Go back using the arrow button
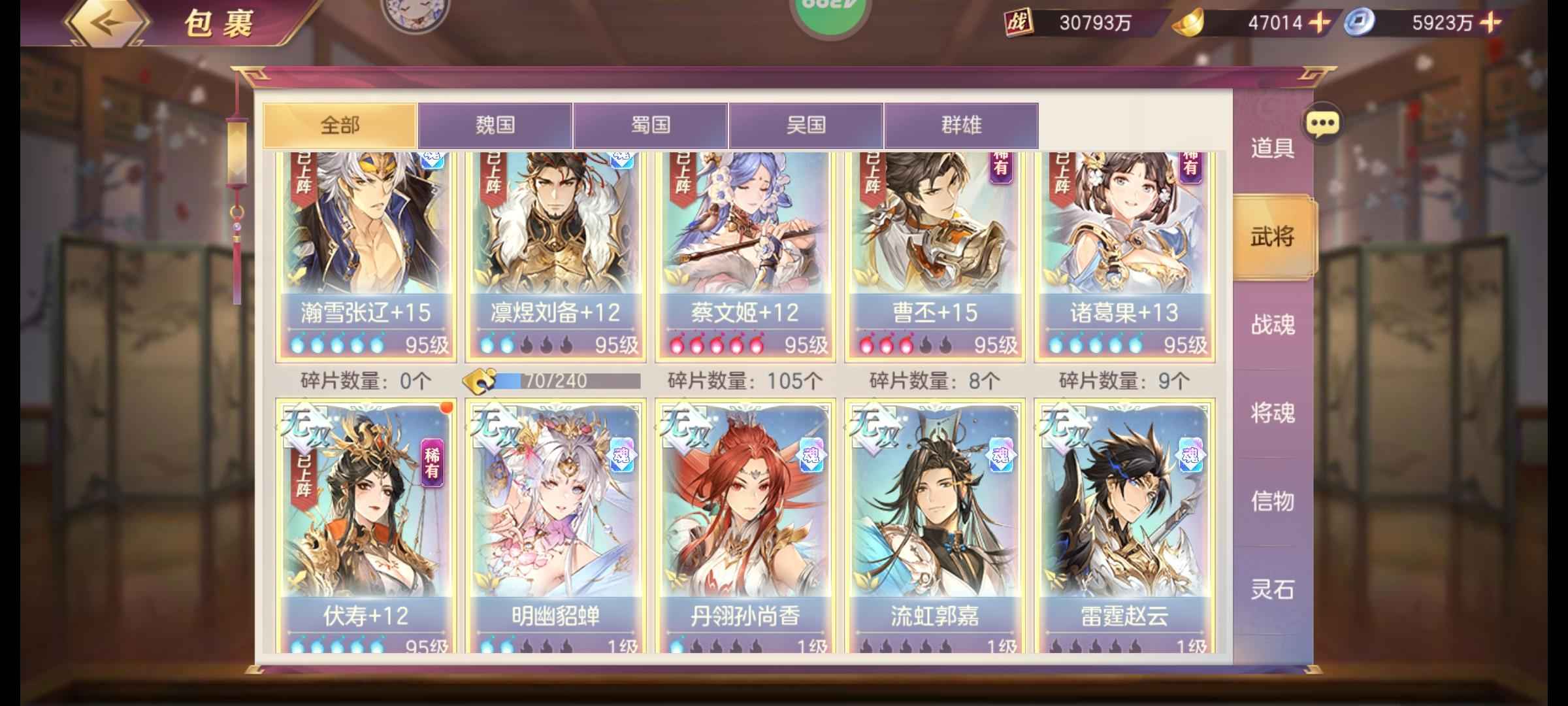 [108, 23]
